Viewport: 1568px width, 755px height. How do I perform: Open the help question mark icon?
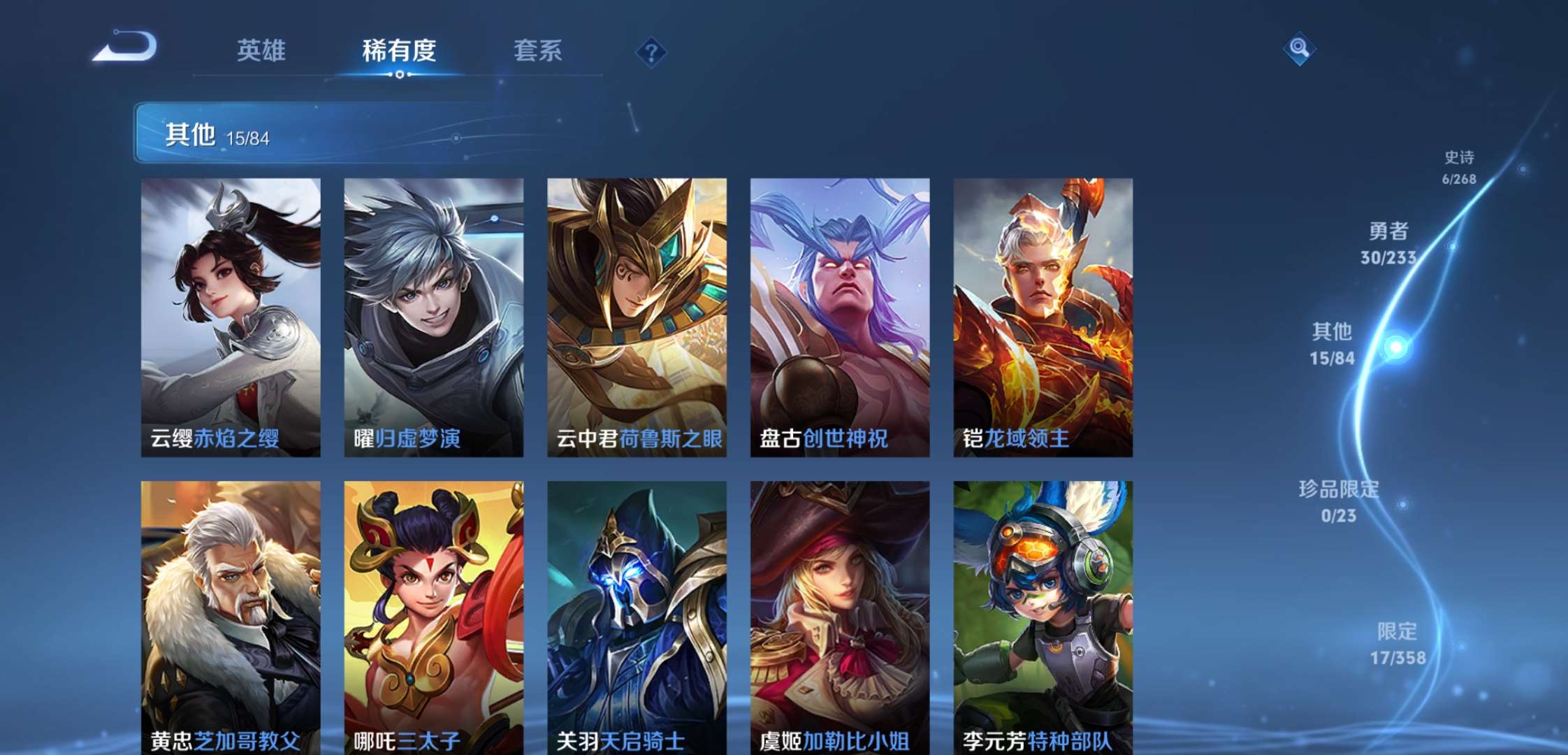click(649, 50)
